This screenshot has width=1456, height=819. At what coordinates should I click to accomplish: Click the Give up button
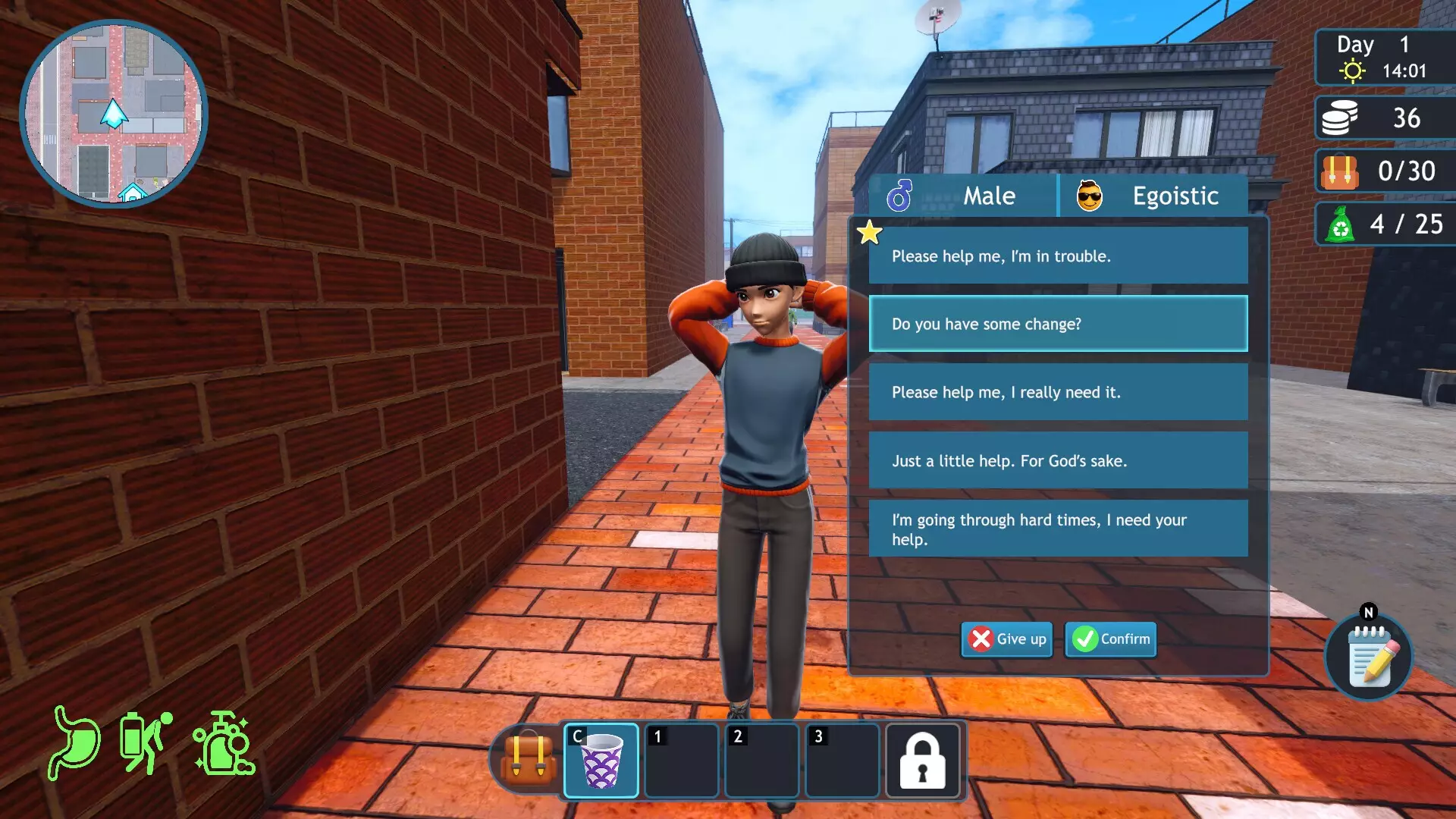1006,639
